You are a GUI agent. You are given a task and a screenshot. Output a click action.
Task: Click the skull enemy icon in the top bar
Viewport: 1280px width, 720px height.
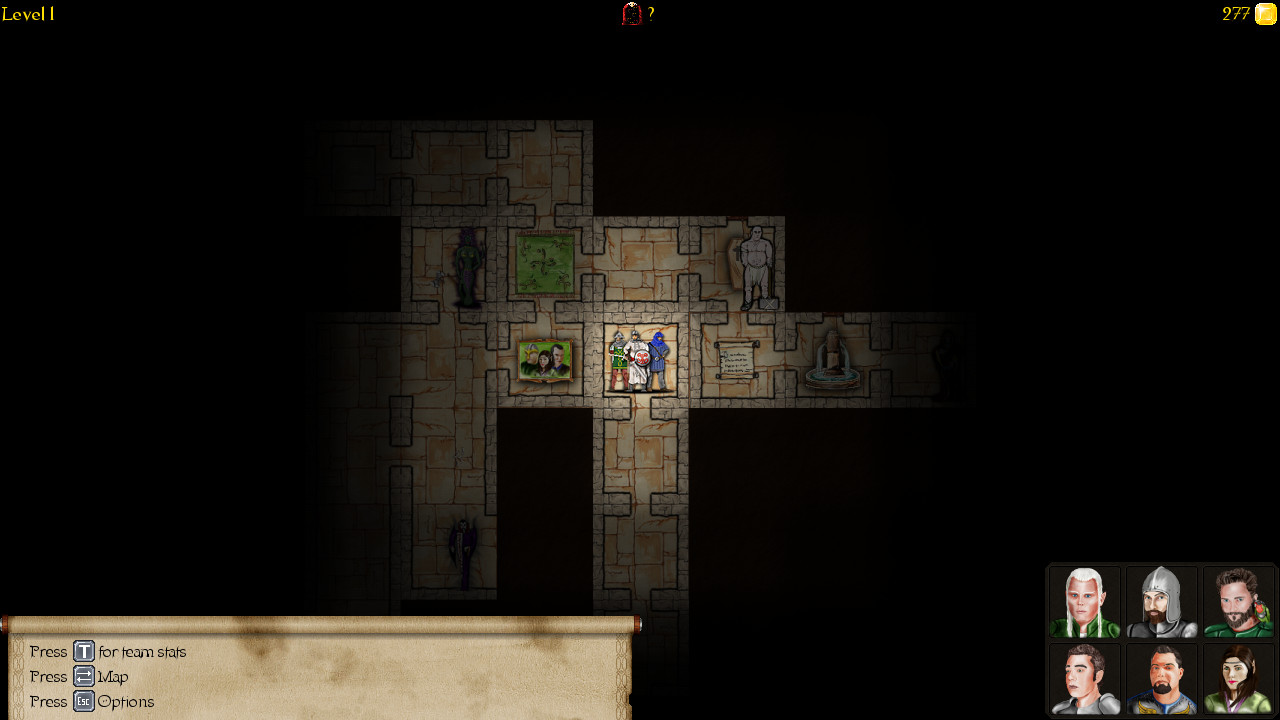click(x=630, y=14)
